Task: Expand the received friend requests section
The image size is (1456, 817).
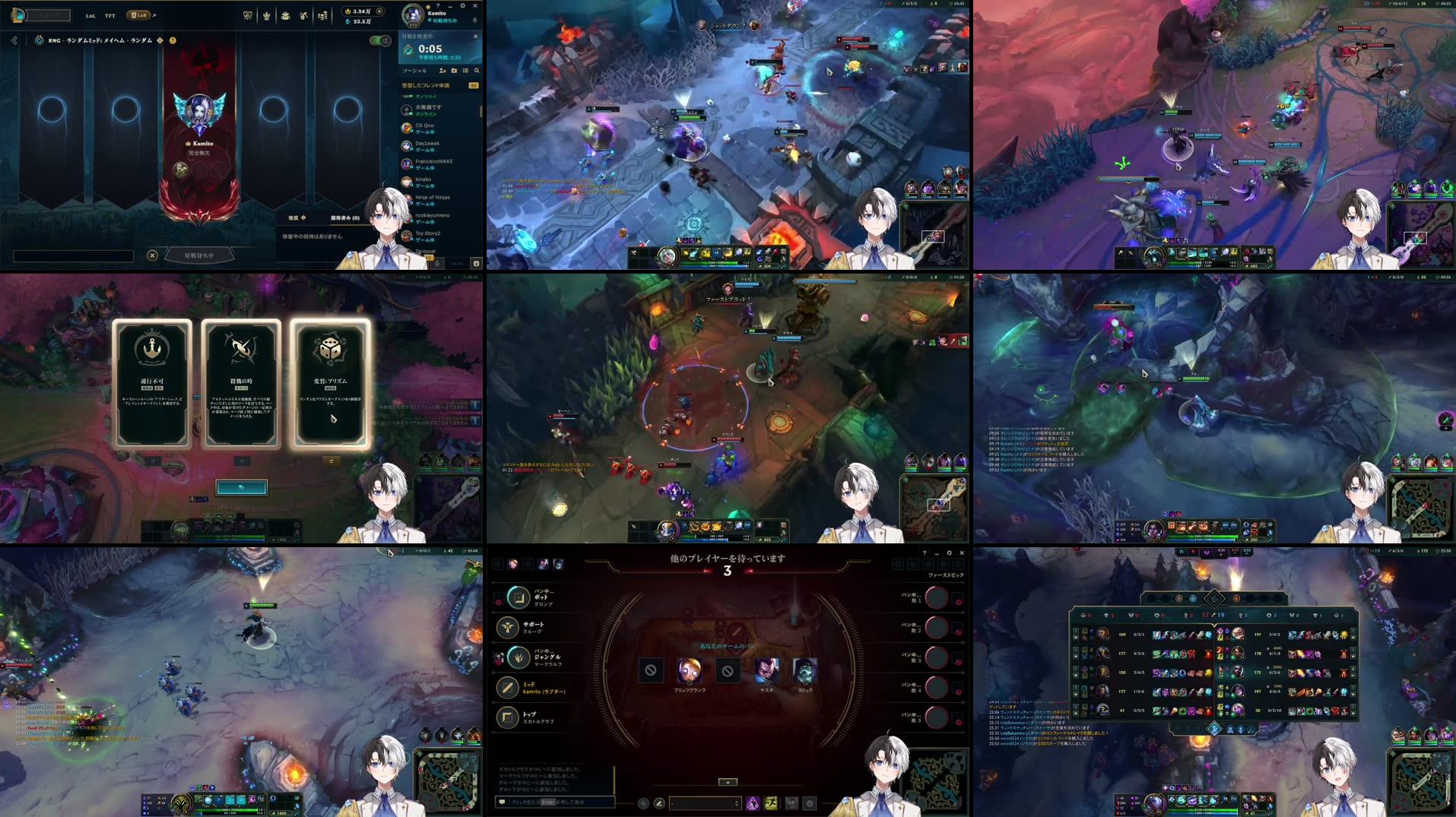Action: point(426,84)
